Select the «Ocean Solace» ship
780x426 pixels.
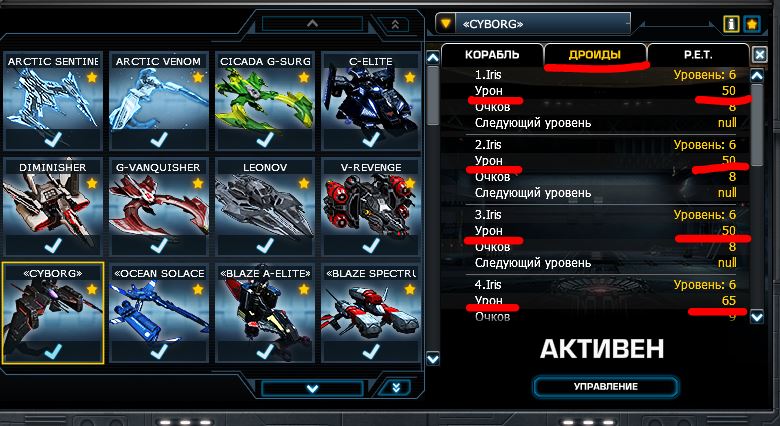click(x=158, y=315)
